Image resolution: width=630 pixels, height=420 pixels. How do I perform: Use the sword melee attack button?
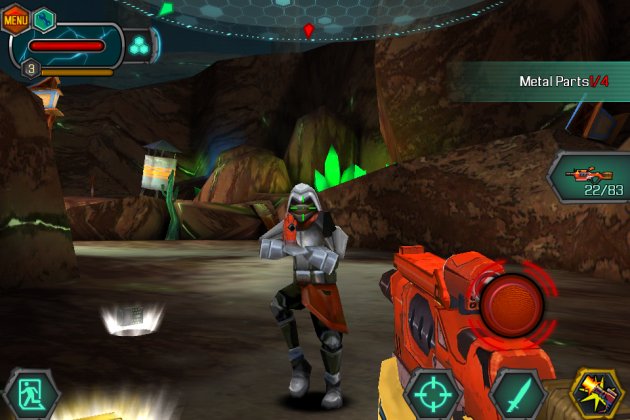(516, 393)
